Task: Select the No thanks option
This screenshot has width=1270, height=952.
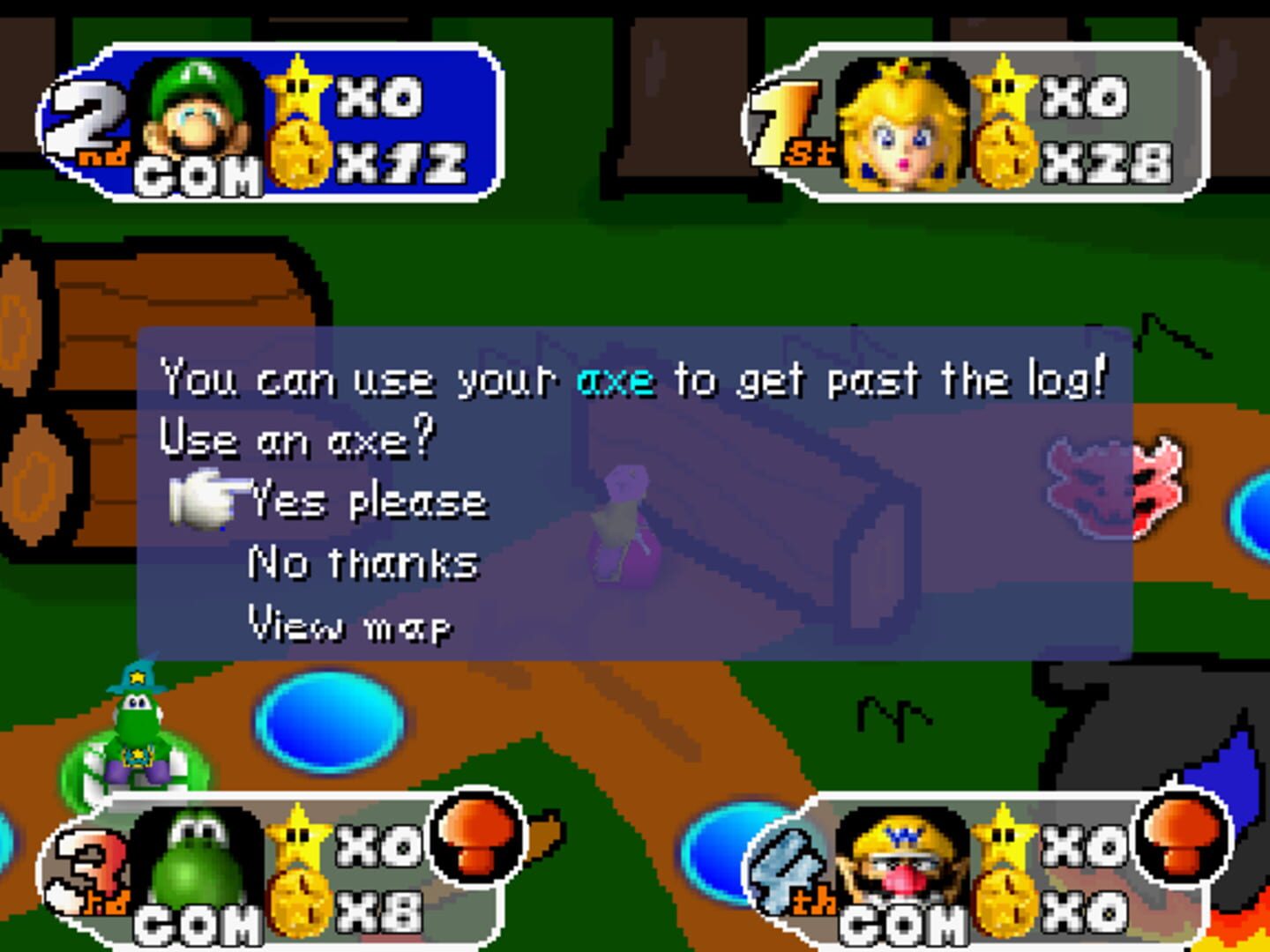Action: coord(363,562)
